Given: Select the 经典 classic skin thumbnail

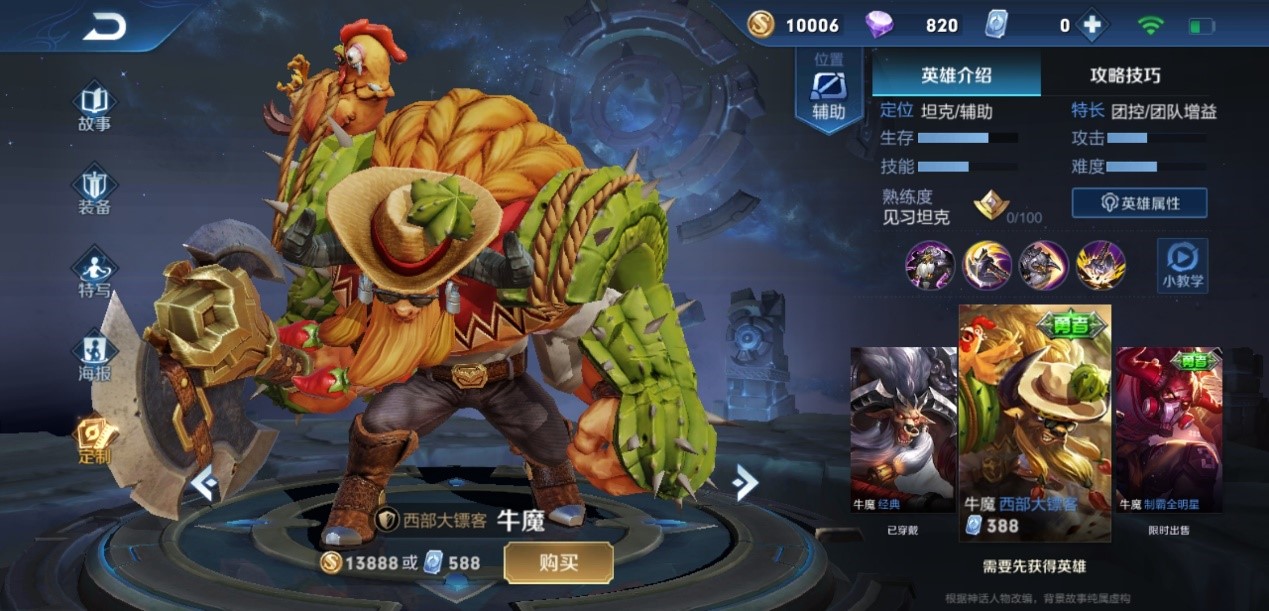Looking at the screenshot, I should 902,428.
